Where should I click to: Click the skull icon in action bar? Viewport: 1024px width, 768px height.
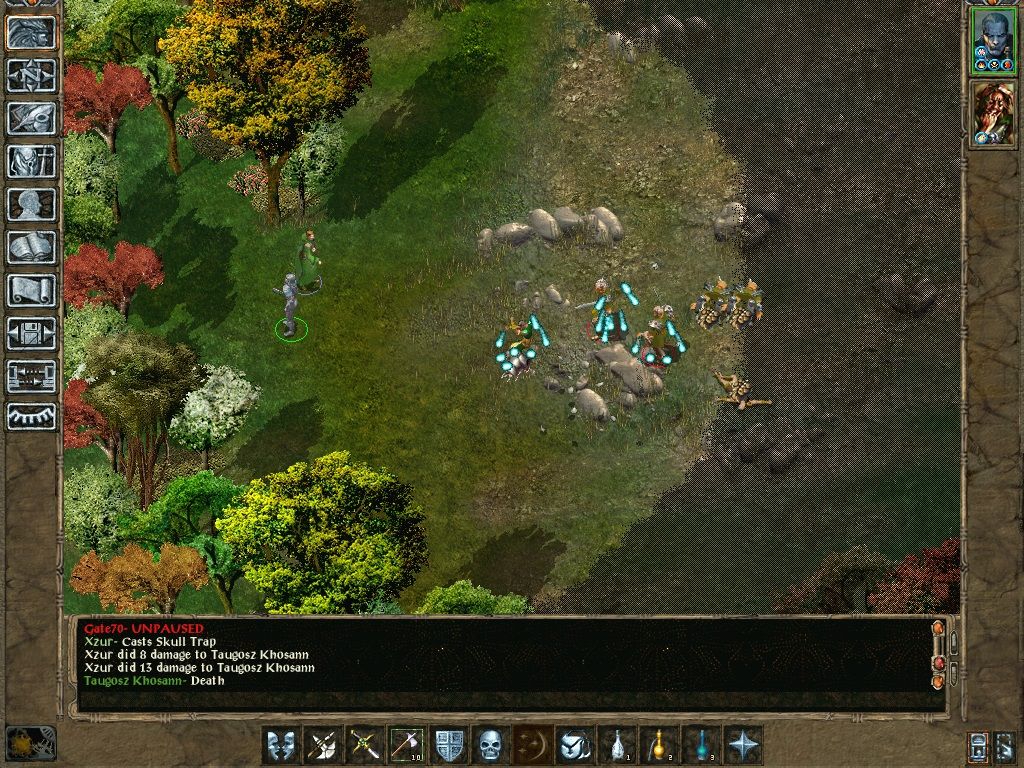(x=489, y=745)
